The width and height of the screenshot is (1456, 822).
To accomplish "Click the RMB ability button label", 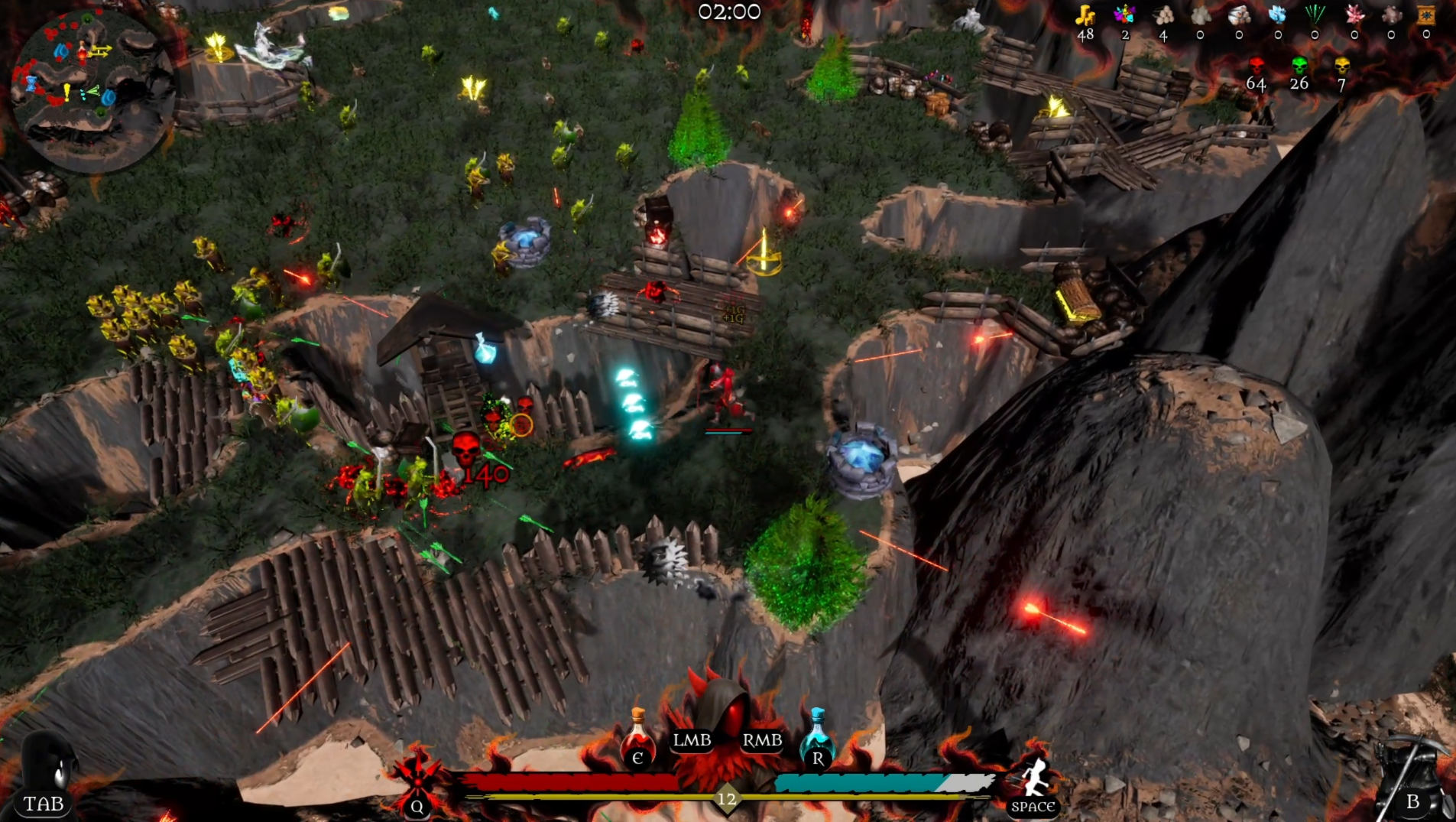I will pyautogui.click(x=761, y=740).
